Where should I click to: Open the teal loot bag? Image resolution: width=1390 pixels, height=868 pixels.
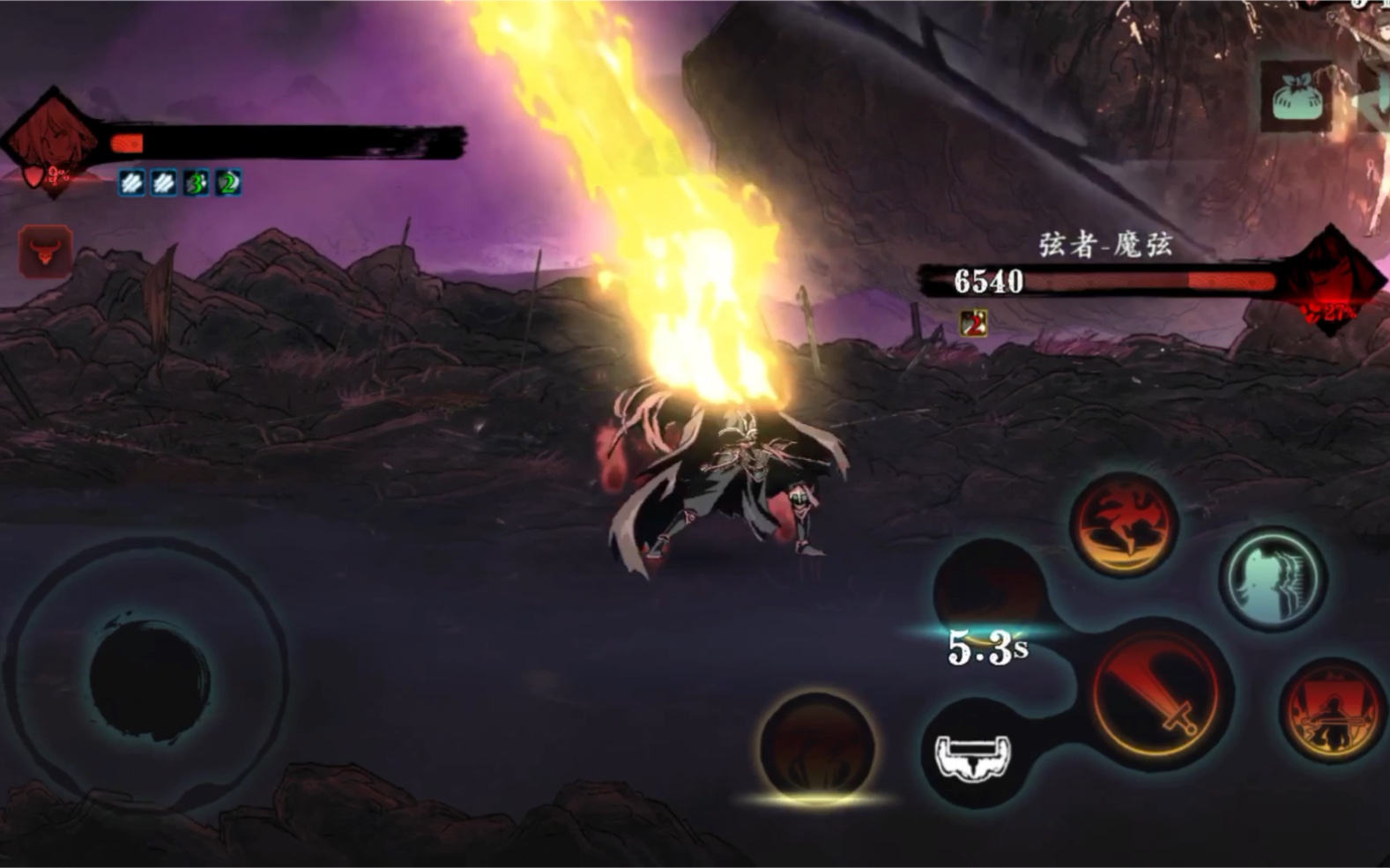tap(1295, 97)
